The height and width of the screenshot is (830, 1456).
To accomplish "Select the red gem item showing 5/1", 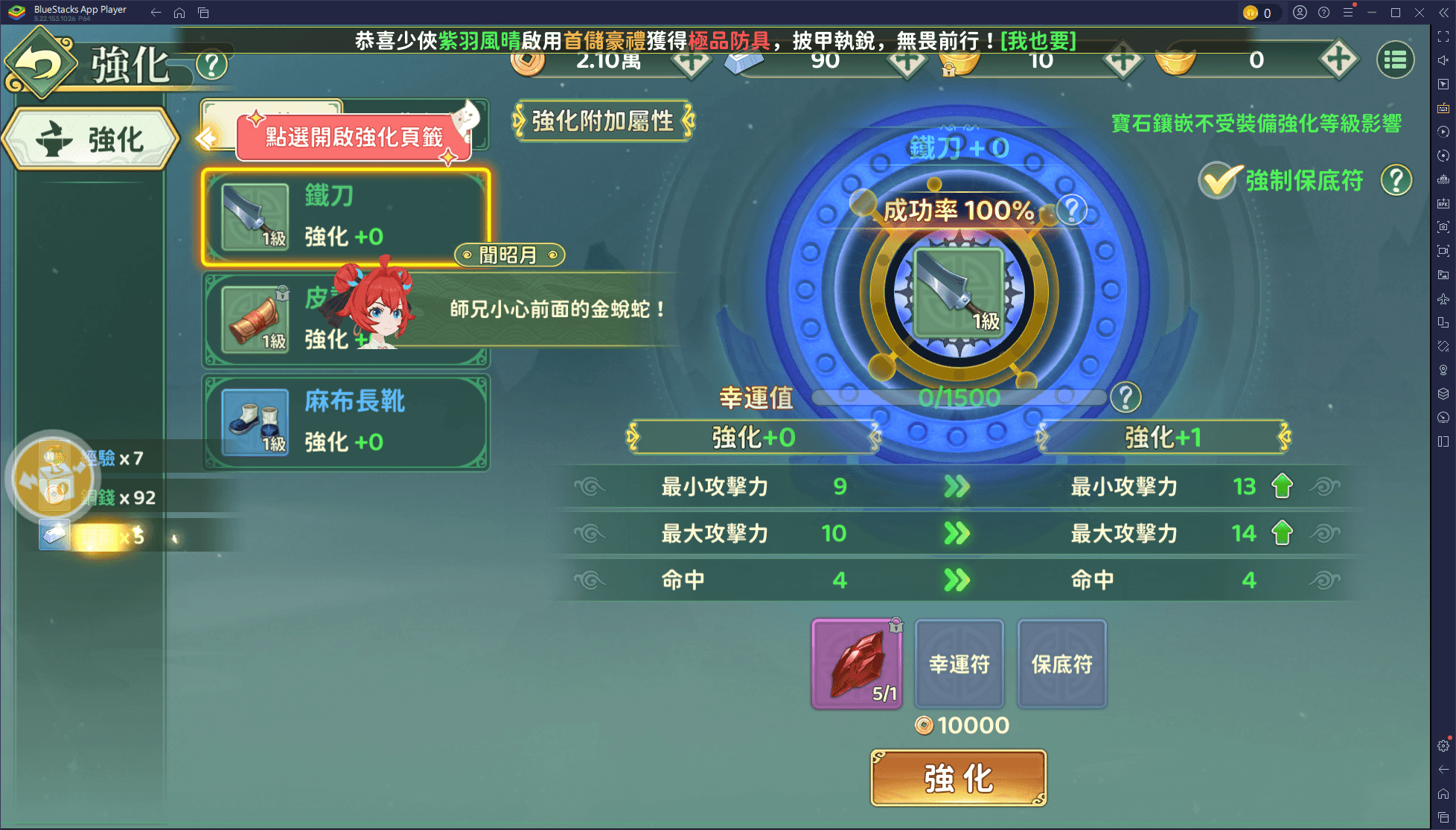I will pos(857,663).
